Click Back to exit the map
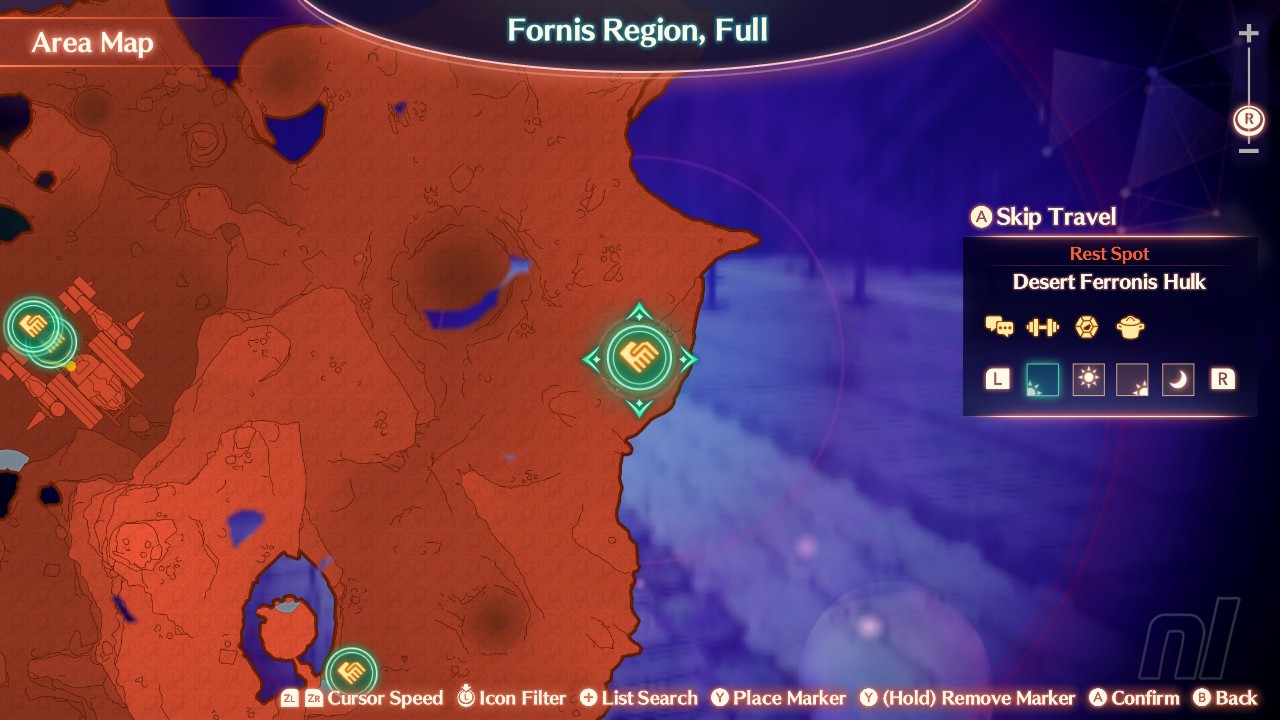The image size is (1280, 720). (x=1227, y=698)
